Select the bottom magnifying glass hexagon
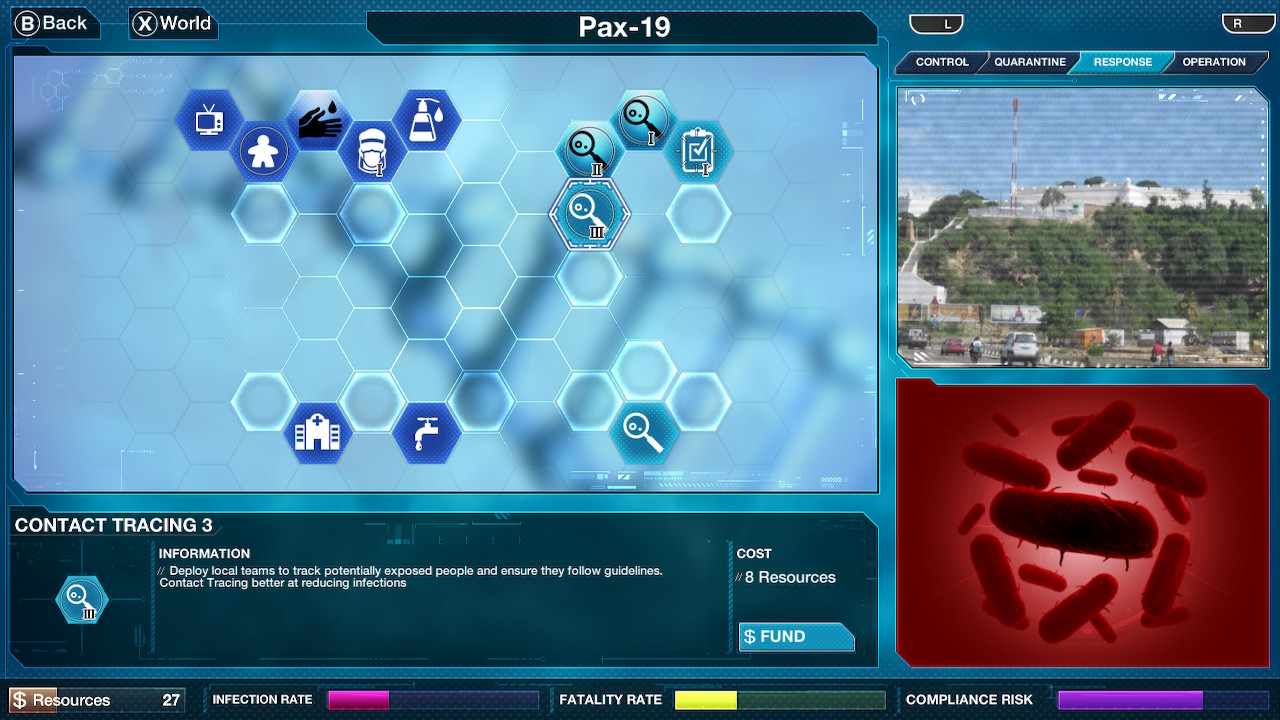Screen dimensions: 1280x720 (x=645, y=432)
